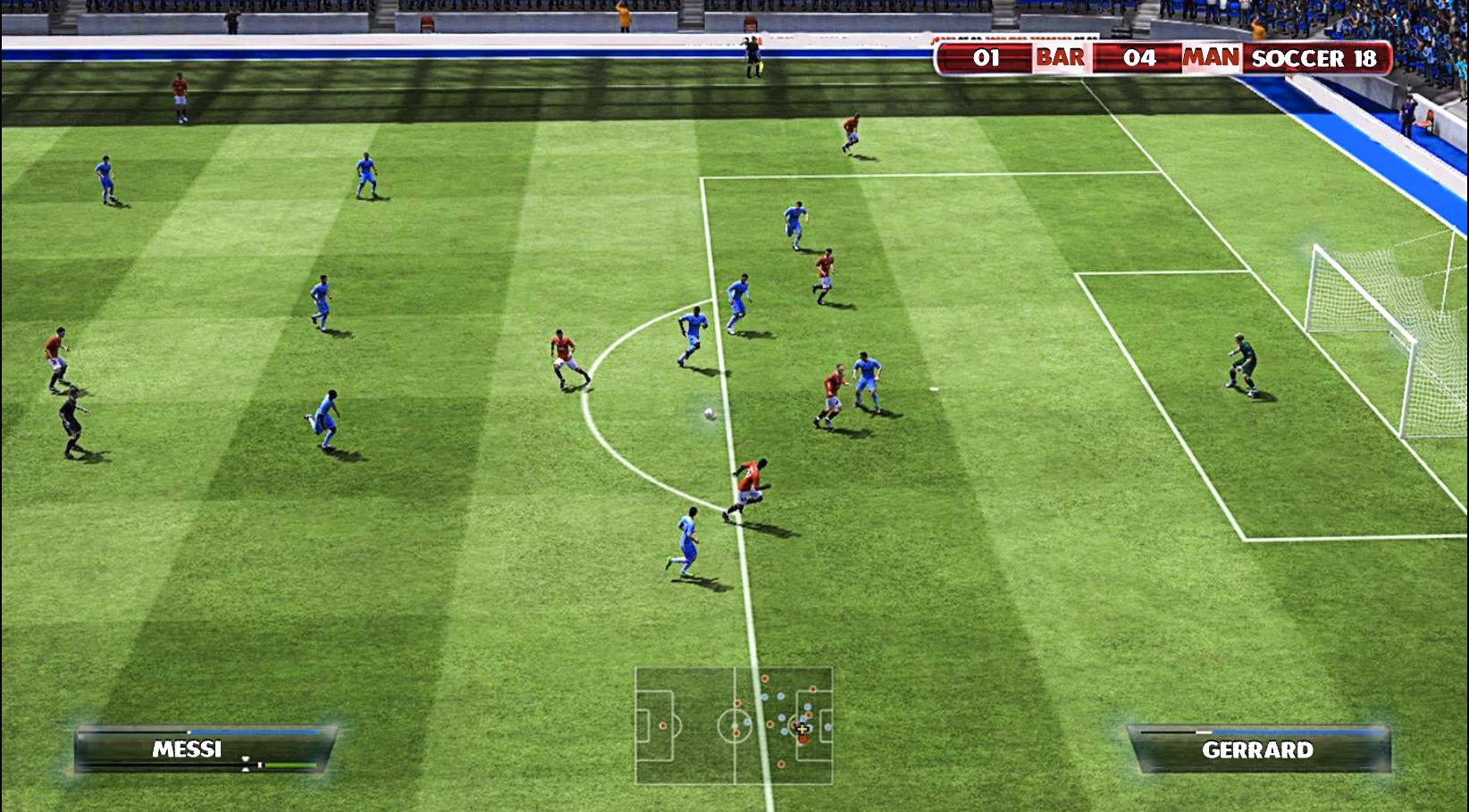The height and width of the screenshot is (812, 1469).
Task: Click the 01 score for Barcelona
Action: click(x=986, y=58)
